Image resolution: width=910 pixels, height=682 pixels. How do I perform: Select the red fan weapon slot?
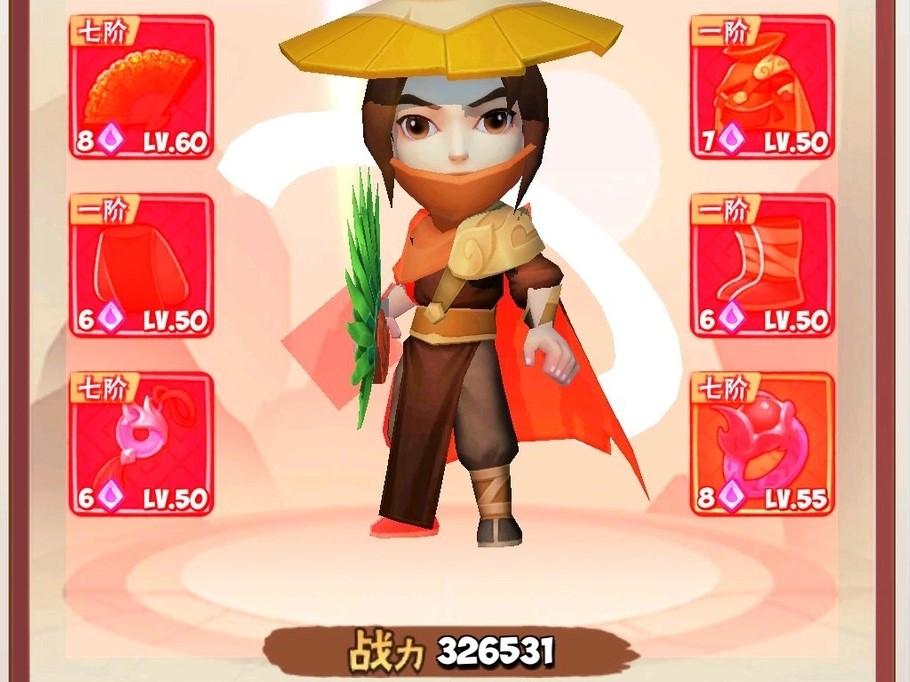pos(141,87)
